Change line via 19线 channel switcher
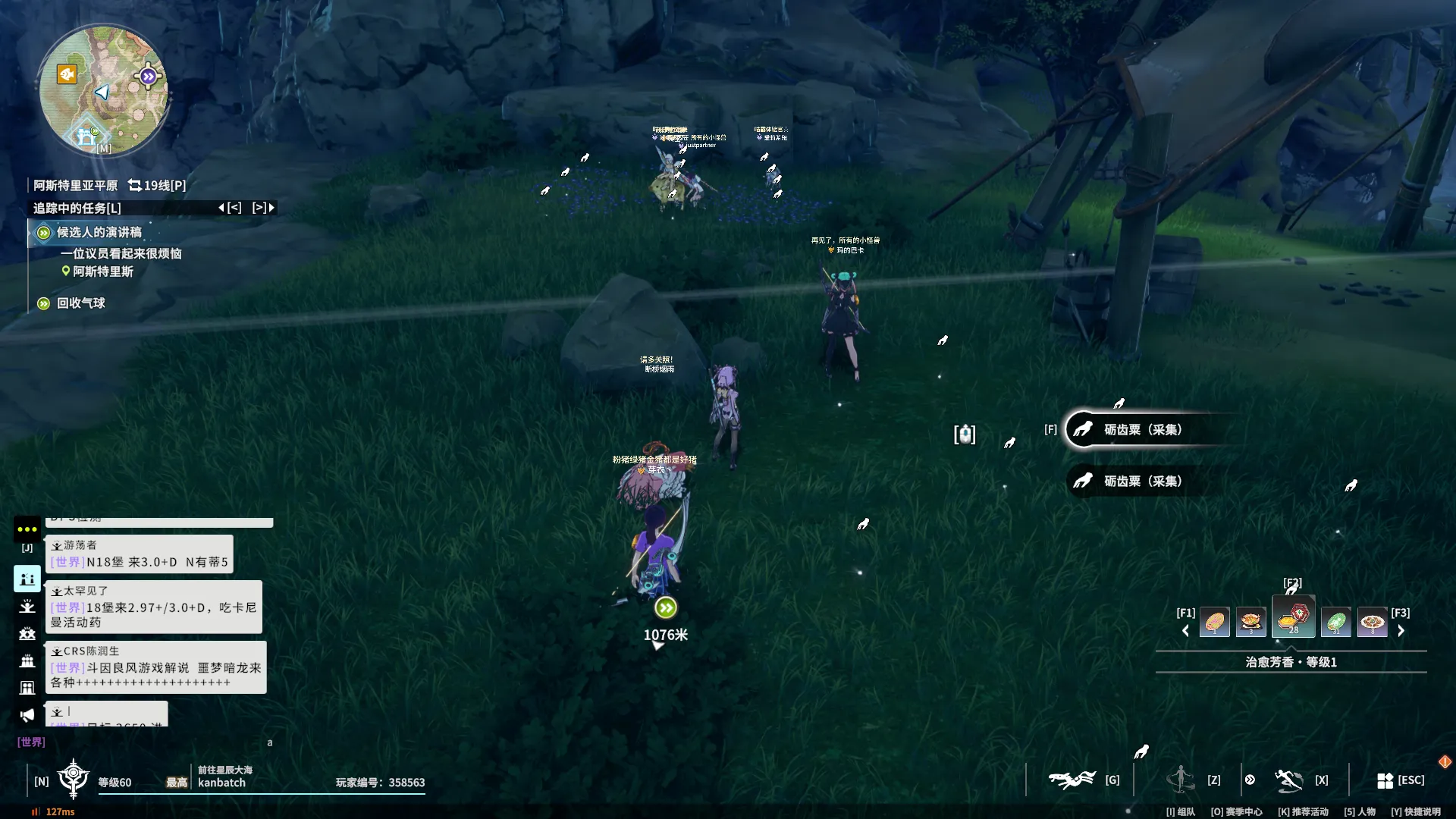This screenshot has width=1456, height=819. coord(157,186)
